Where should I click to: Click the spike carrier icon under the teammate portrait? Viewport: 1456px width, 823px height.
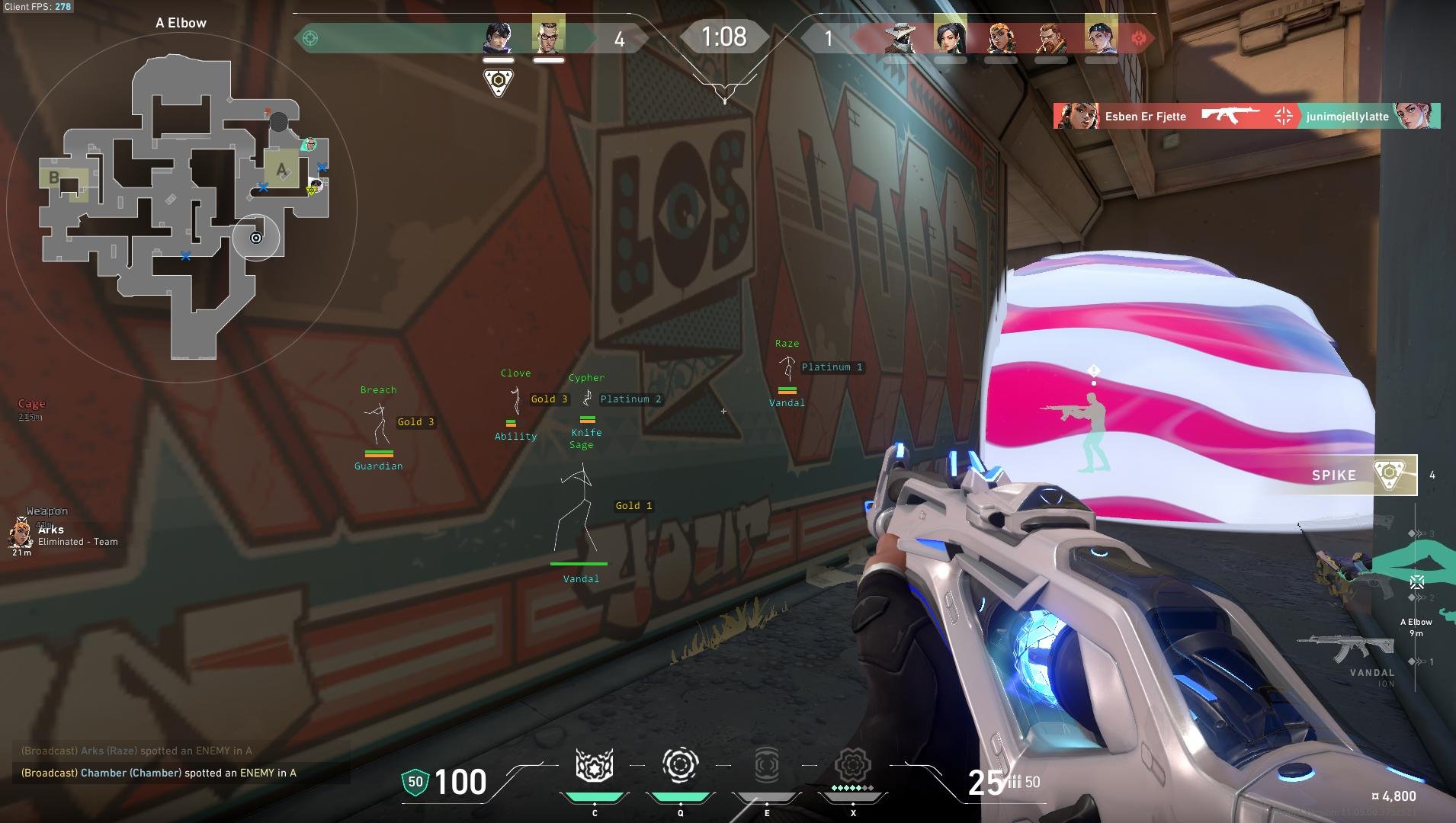[x=499, y=82]
